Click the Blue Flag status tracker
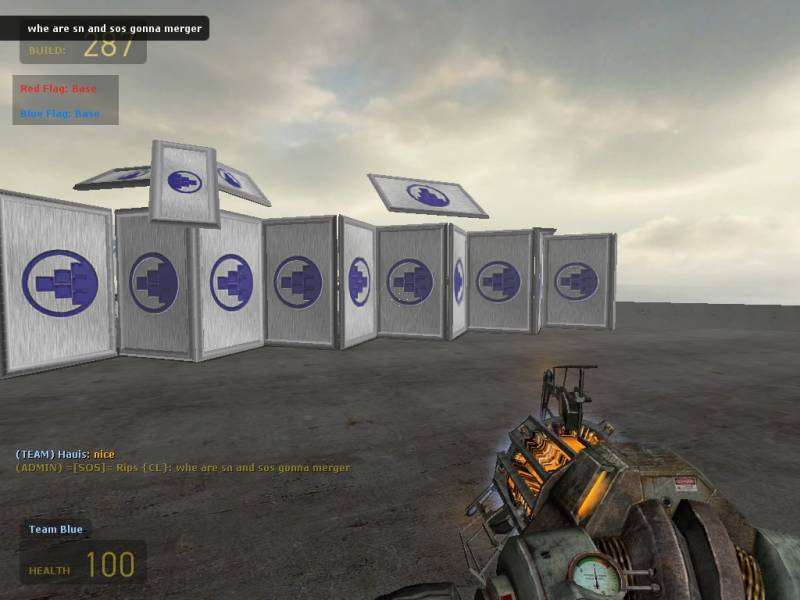Image resolution: width=800 pixels, height=600 pixels. click(x=60, y=114)
